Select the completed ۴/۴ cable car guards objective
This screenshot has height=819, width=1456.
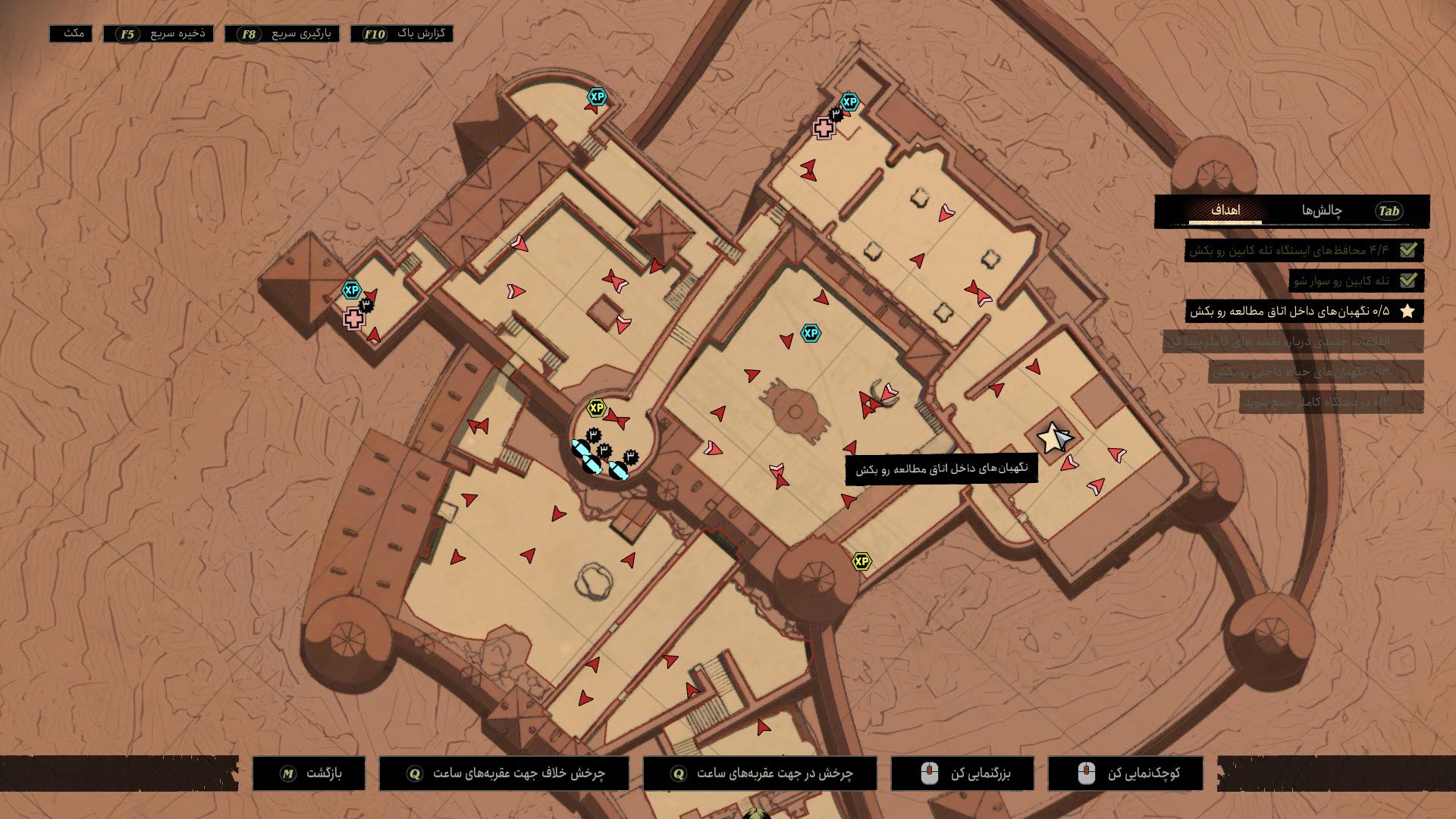click(1303, 250)
